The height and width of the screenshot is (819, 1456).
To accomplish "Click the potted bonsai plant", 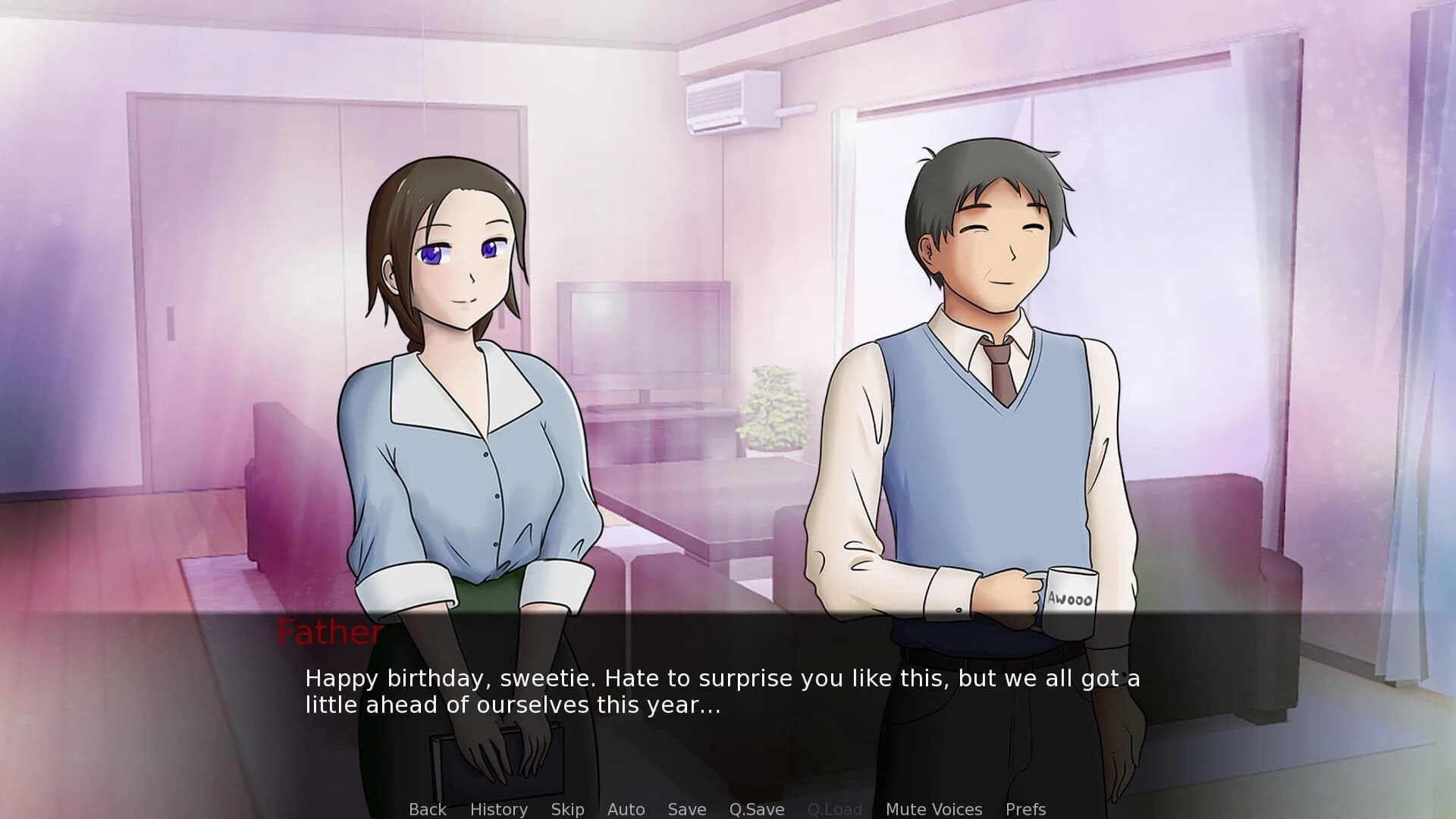I will click(x=773, y=409).
